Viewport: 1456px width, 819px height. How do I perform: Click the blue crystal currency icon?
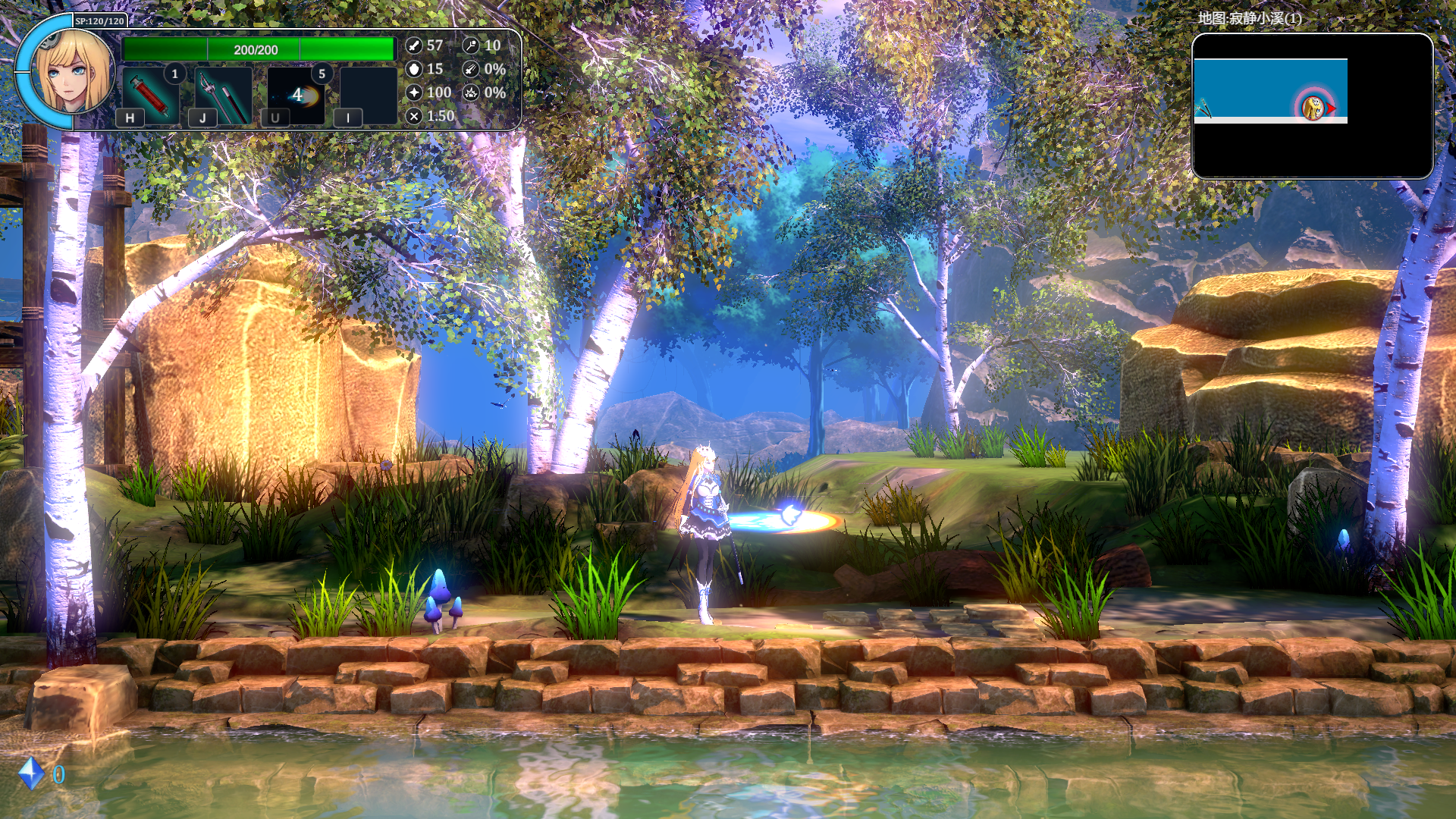click(x=31, y=773)
